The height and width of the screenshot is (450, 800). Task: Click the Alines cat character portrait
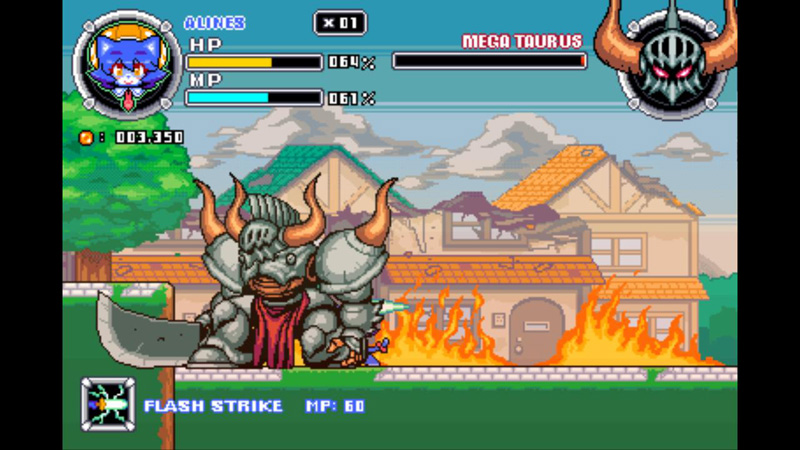coord(127,64)
